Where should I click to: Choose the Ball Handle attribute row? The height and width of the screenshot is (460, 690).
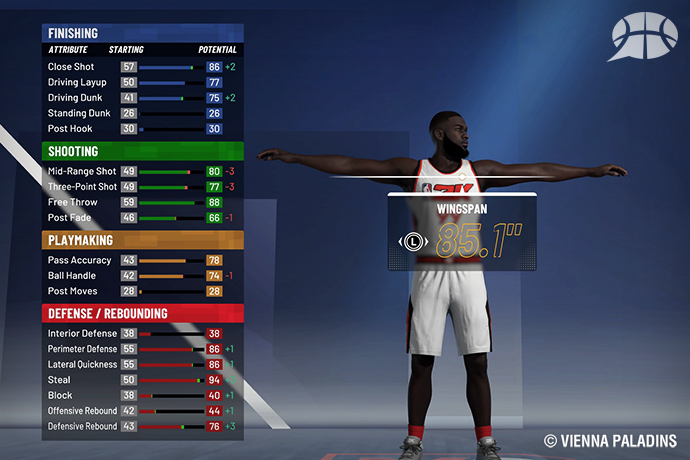[x=141, y=275]
